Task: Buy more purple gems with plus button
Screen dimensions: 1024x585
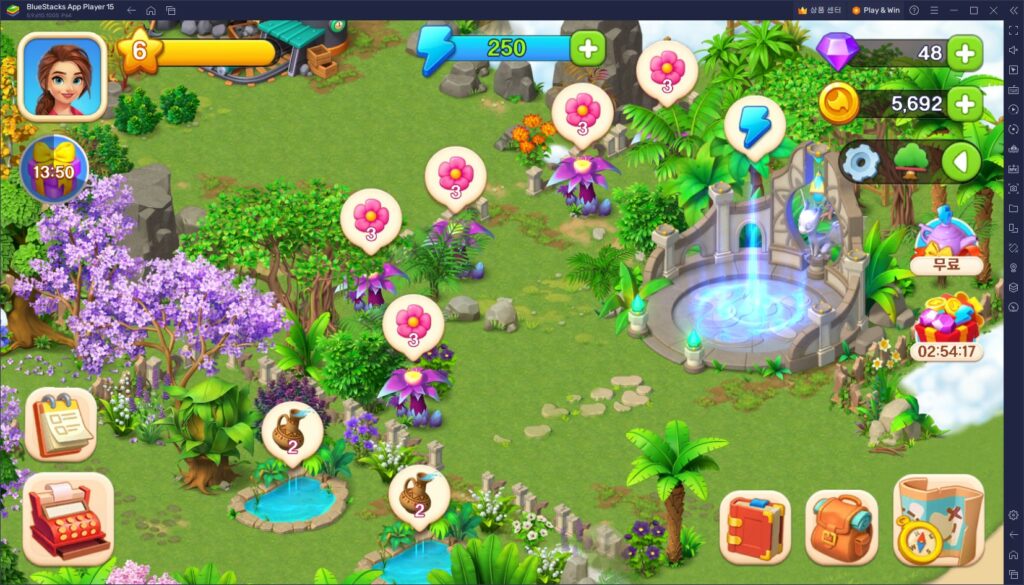Action: [964, 53]
